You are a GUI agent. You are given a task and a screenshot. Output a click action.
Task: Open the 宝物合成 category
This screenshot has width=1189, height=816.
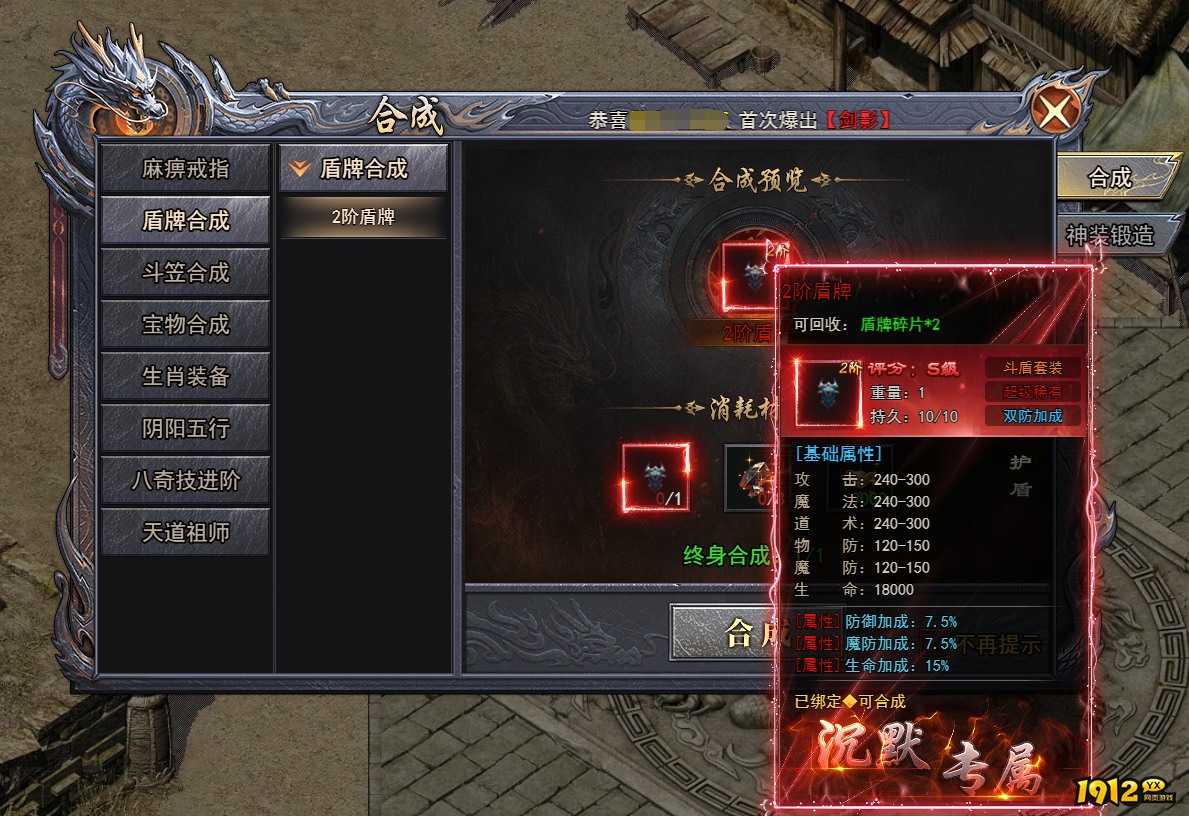click(x=185, y=325)
